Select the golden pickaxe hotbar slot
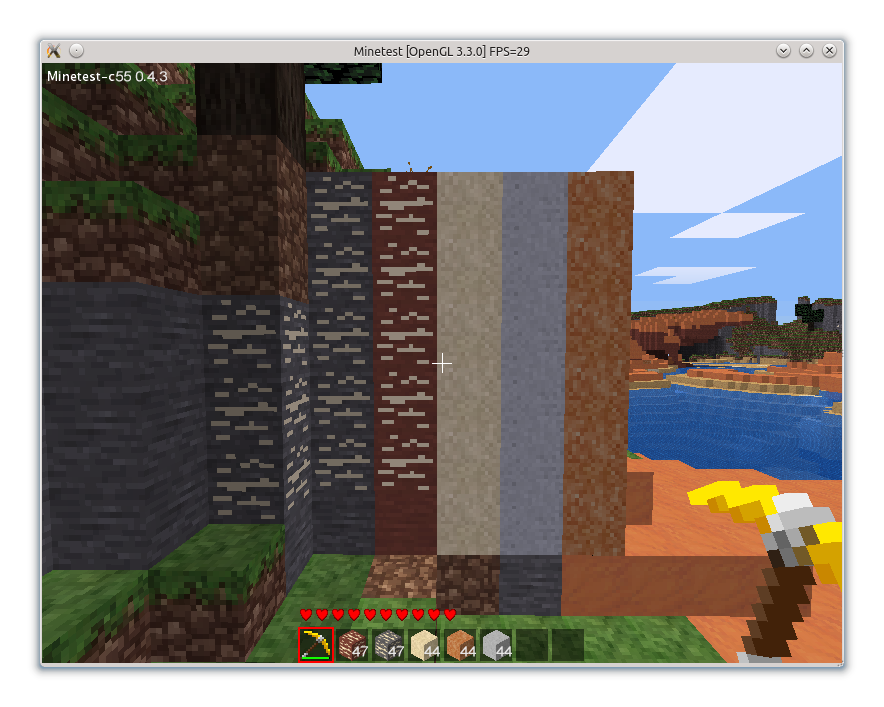Screen dimensions: 884x707 tap(316, 645)
